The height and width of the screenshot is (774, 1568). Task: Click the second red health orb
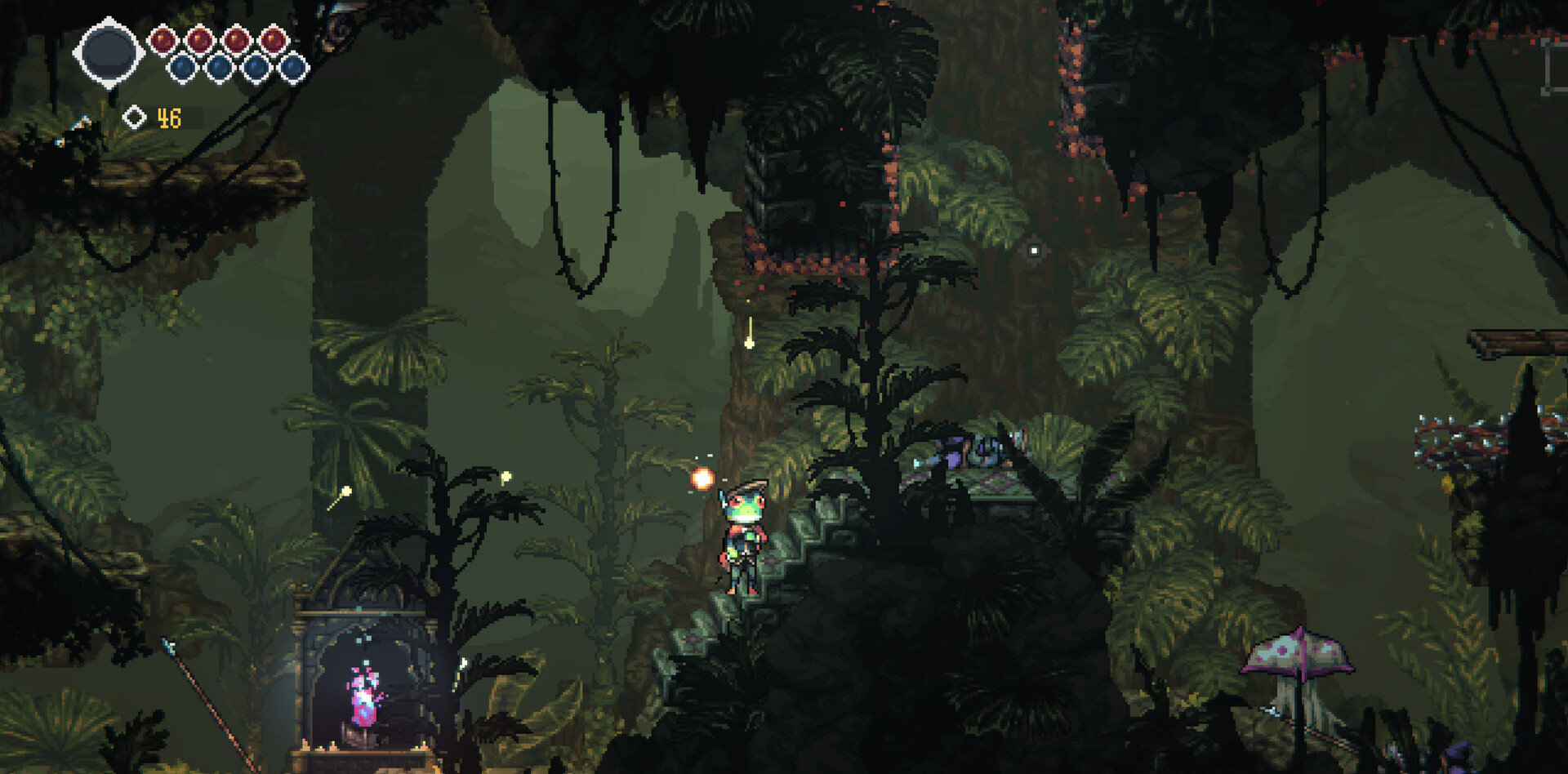pyautogui.click(x=199, y=39)
